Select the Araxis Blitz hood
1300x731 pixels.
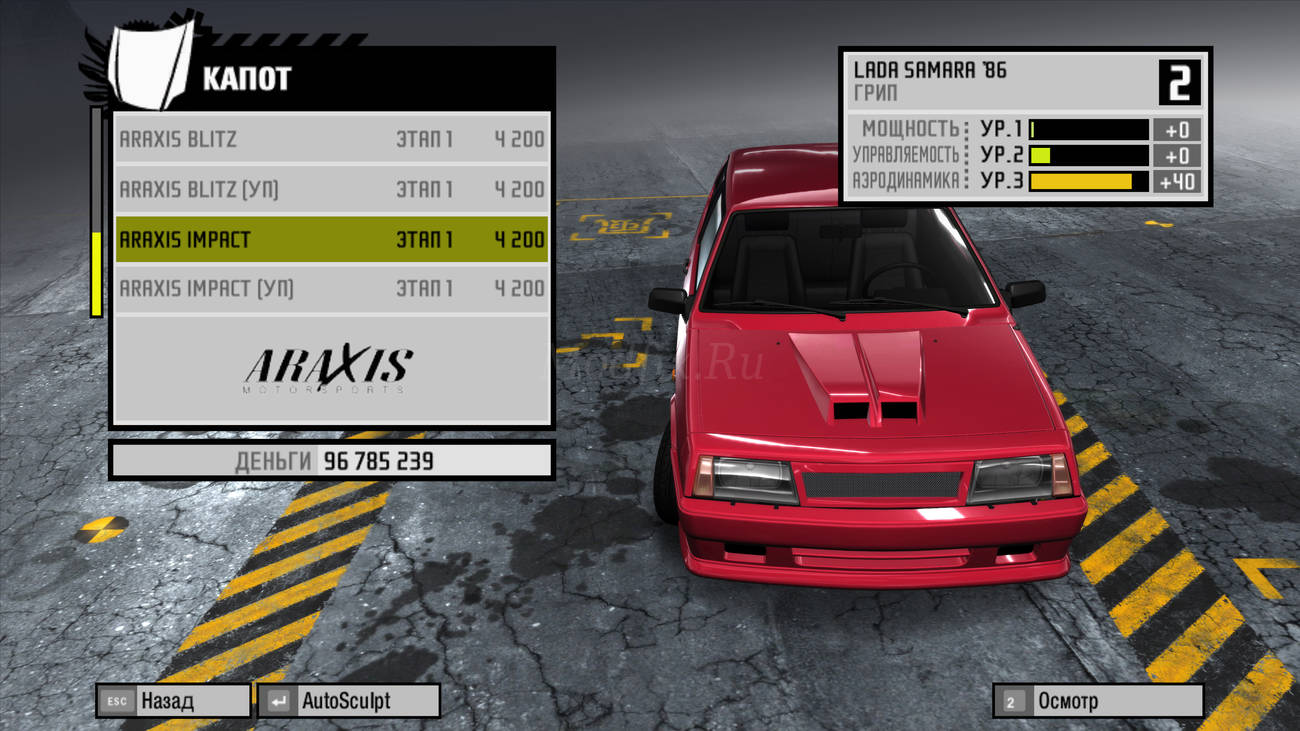click(x=331, y=139)
